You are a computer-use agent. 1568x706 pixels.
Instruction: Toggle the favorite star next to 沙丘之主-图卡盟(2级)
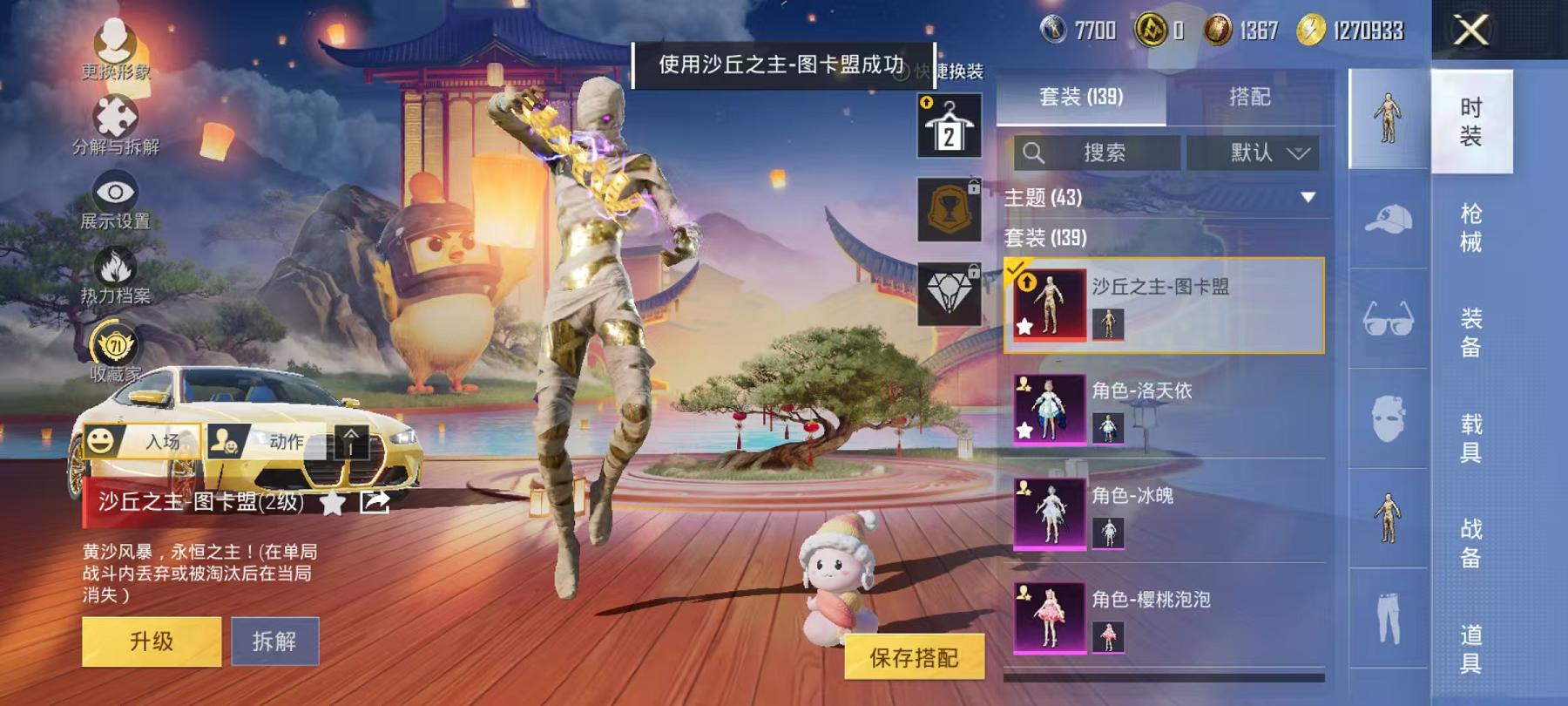point(331,504)
